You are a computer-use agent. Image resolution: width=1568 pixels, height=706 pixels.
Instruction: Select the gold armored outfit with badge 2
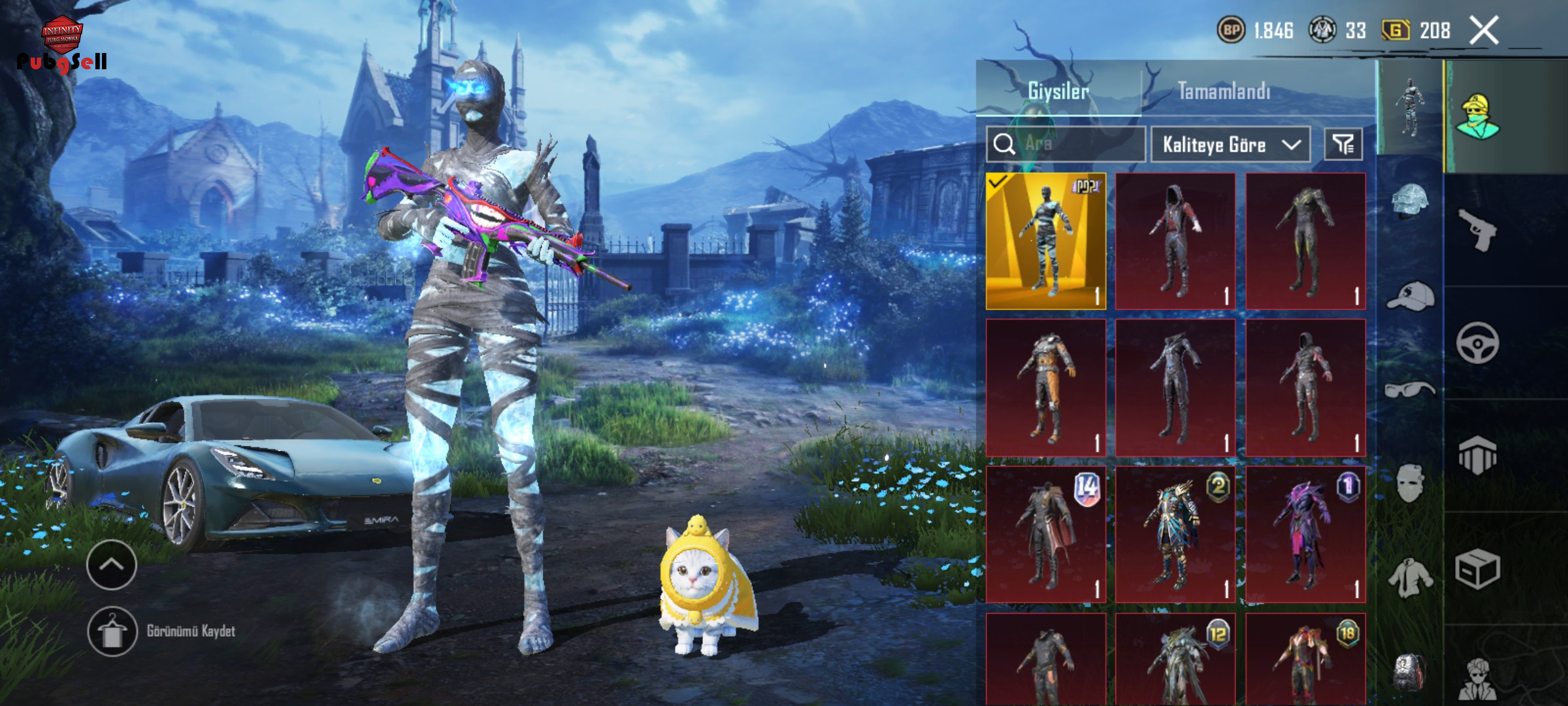(1175, 534)
